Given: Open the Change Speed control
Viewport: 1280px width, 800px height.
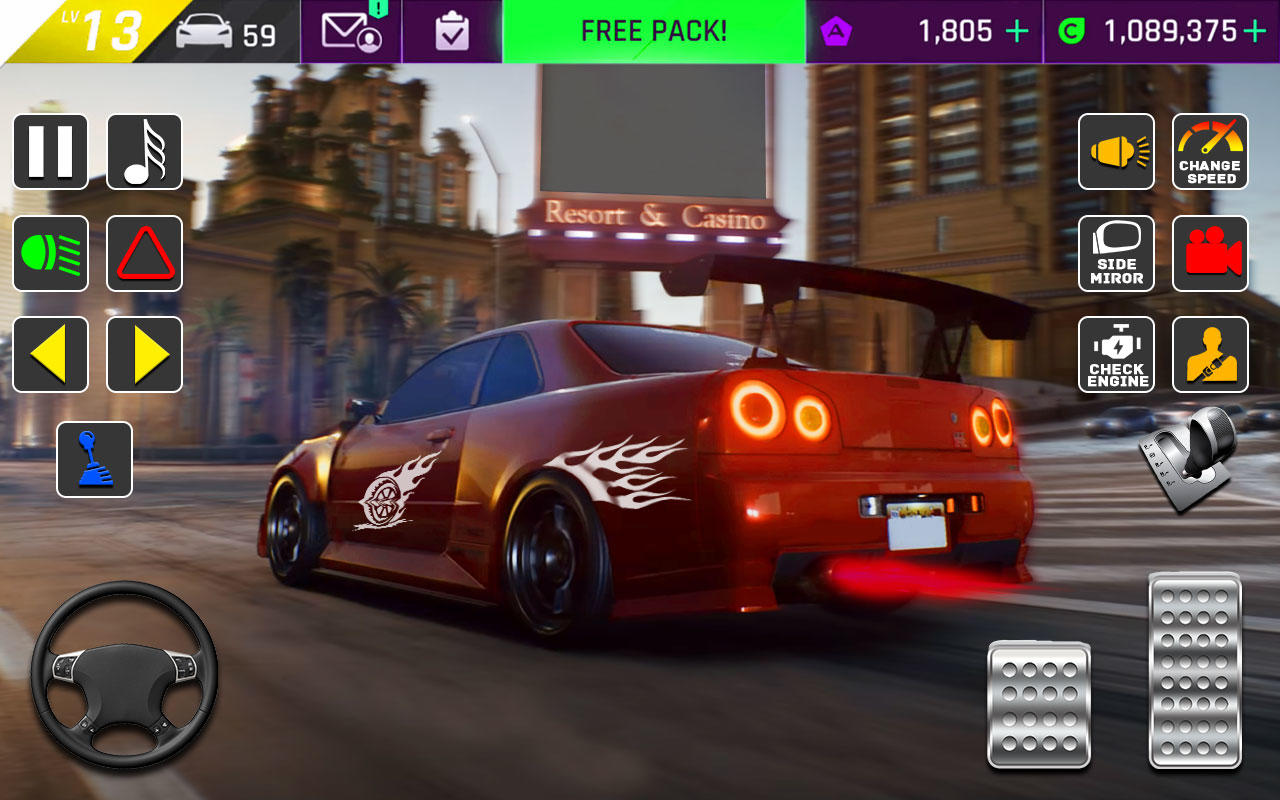Looking at the screenshot, I should point(1210,152).
